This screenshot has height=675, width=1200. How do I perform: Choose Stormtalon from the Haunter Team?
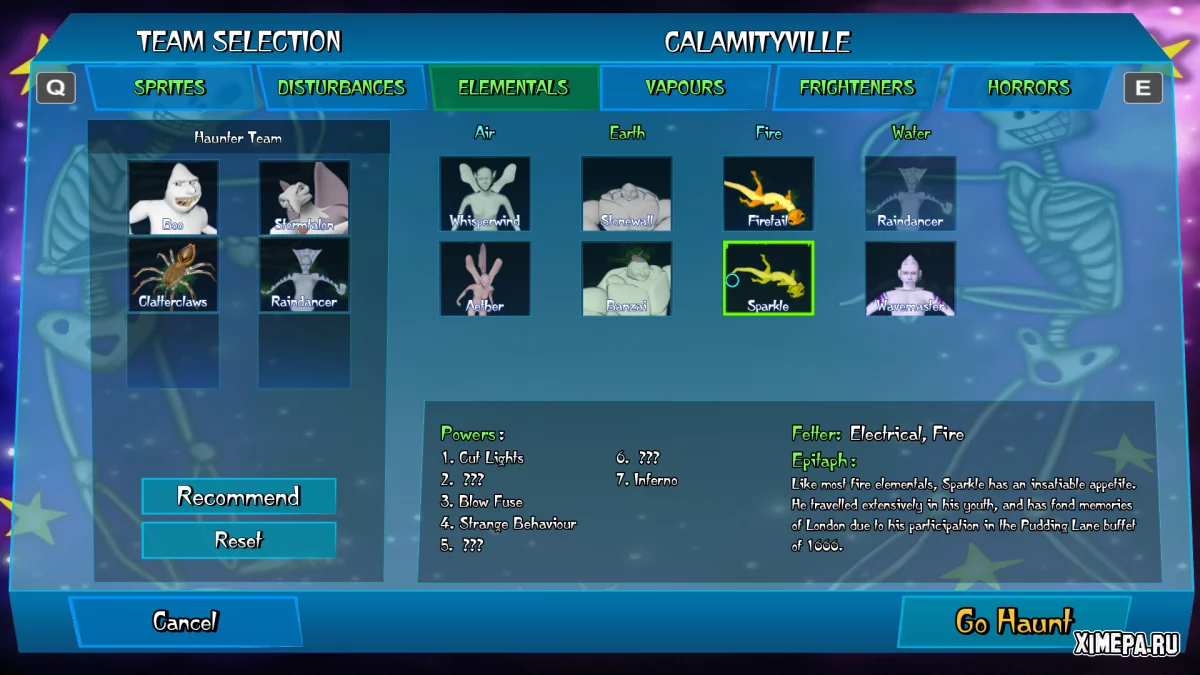[x=304, y=197]
